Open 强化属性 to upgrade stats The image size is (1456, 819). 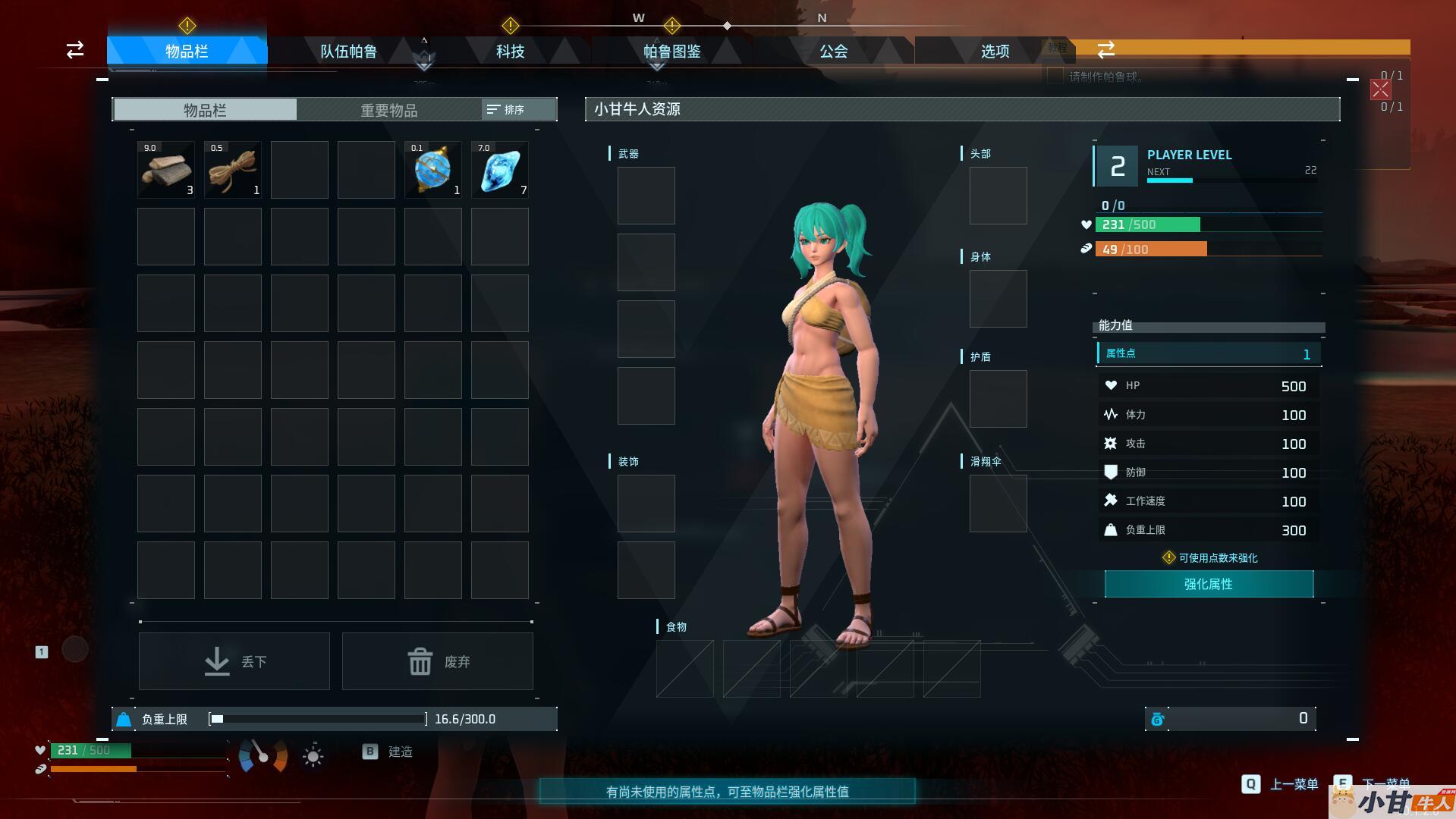click(x=1209, y=584)
